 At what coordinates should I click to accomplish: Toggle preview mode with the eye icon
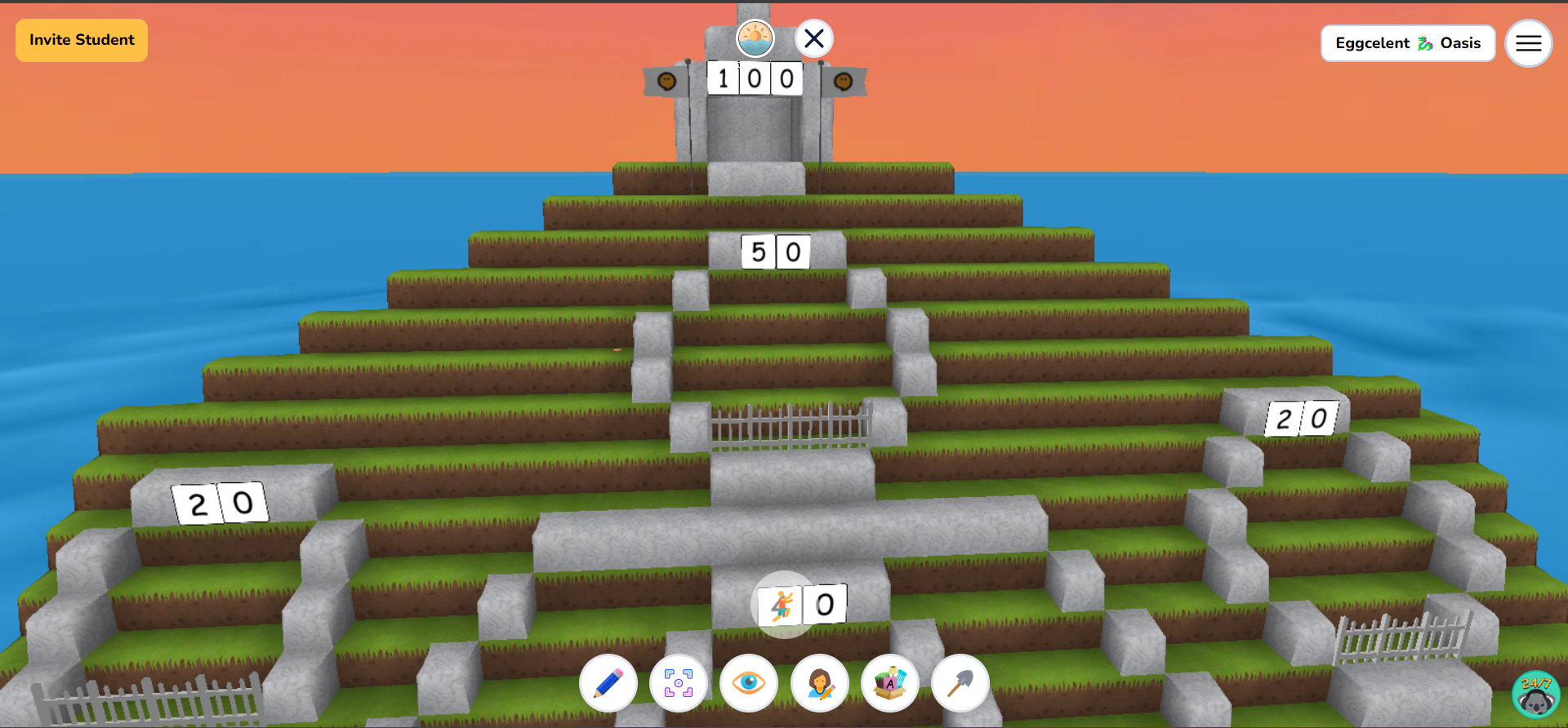click(749, 684)
